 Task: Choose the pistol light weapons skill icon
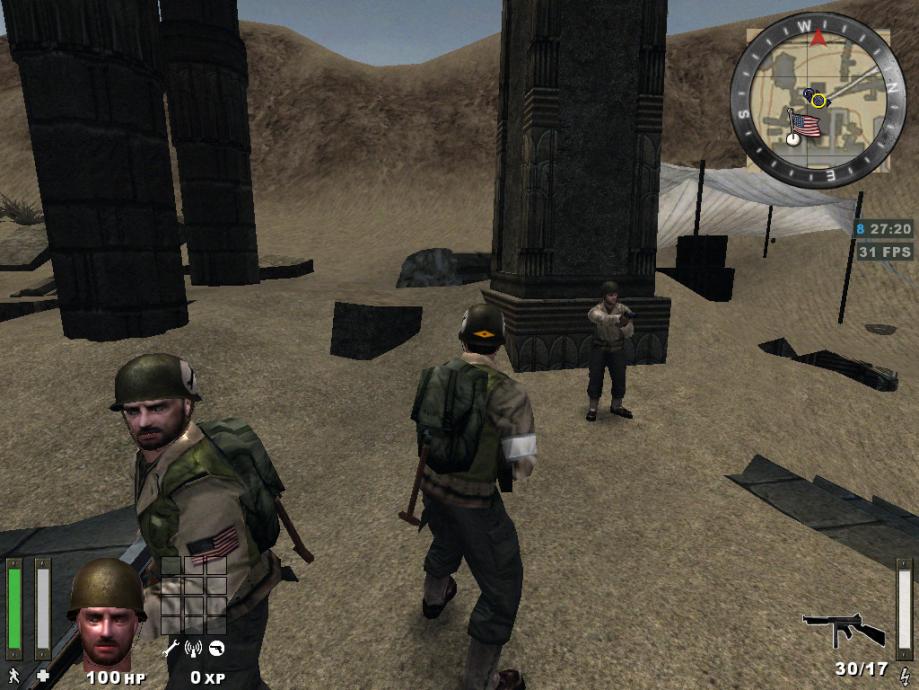point(216,648)
